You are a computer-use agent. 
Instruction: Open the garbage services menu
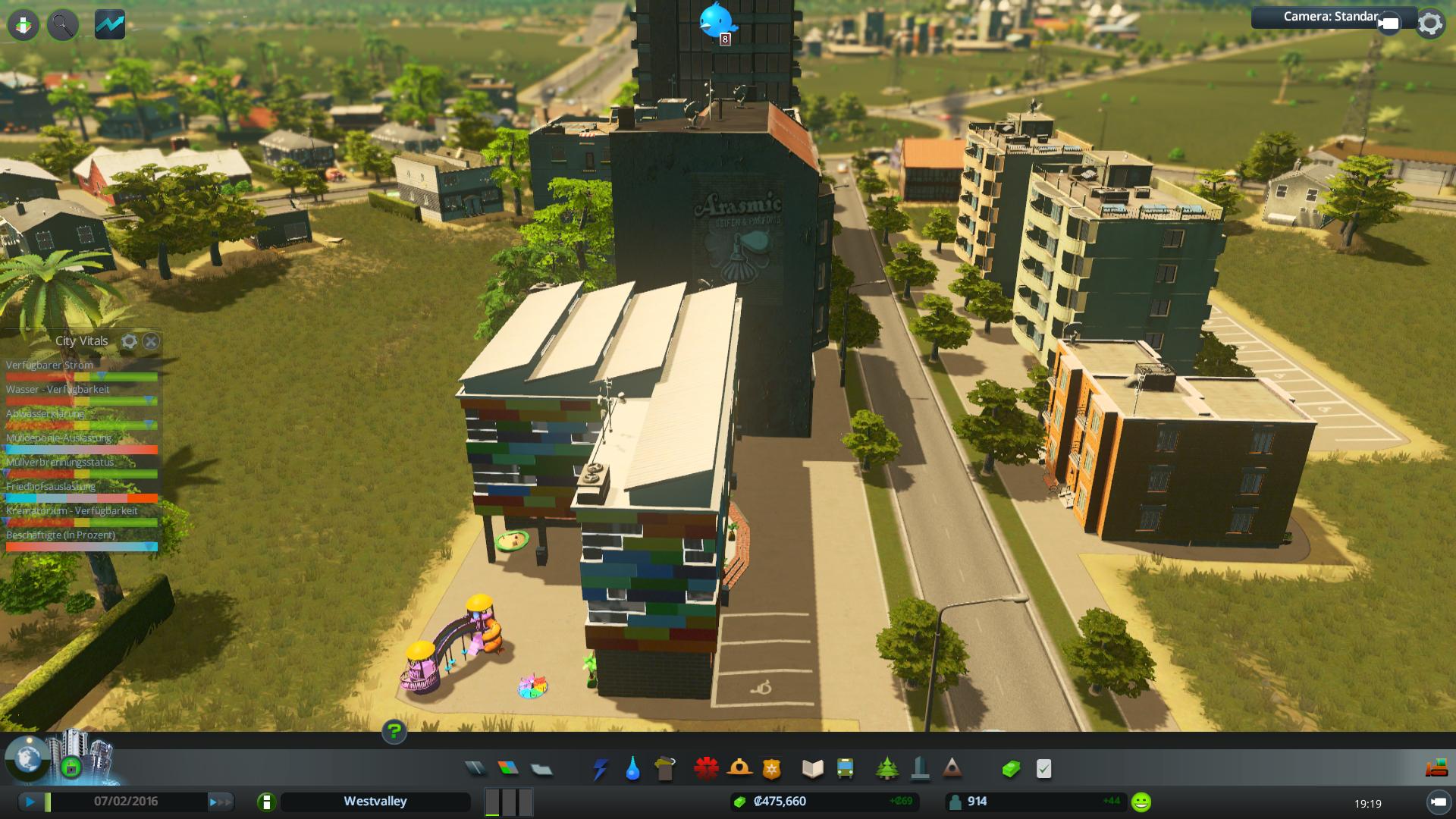[665, 769]
